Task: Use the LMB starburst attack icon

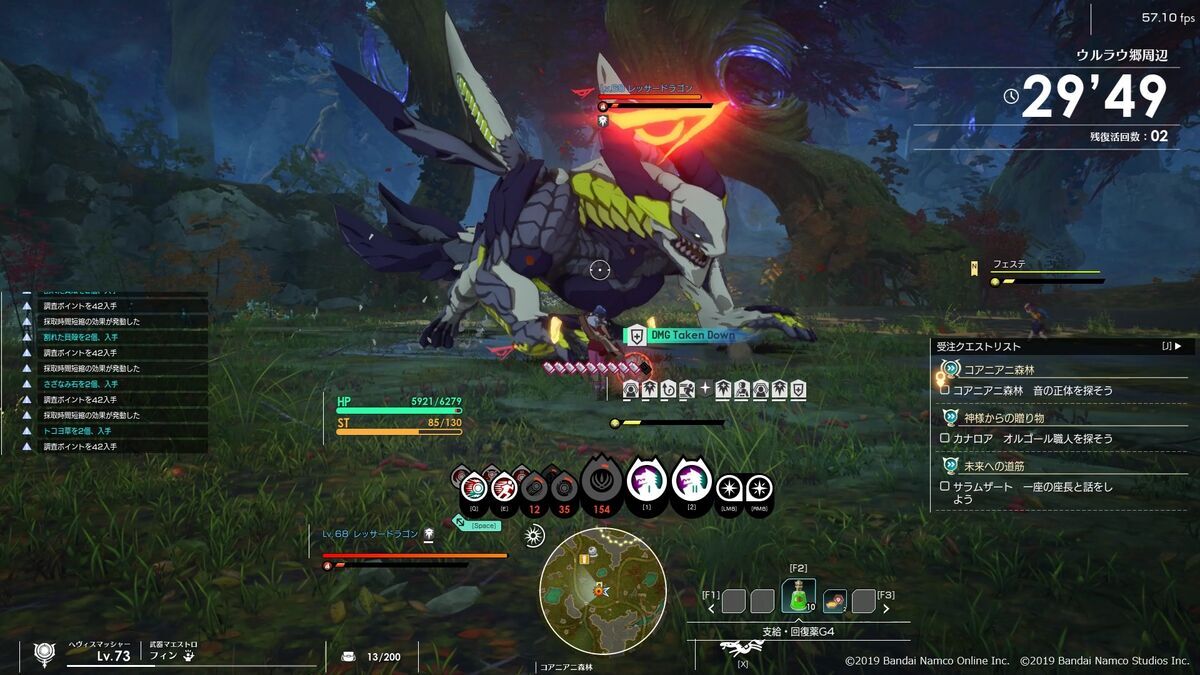Action: point(730,488)
